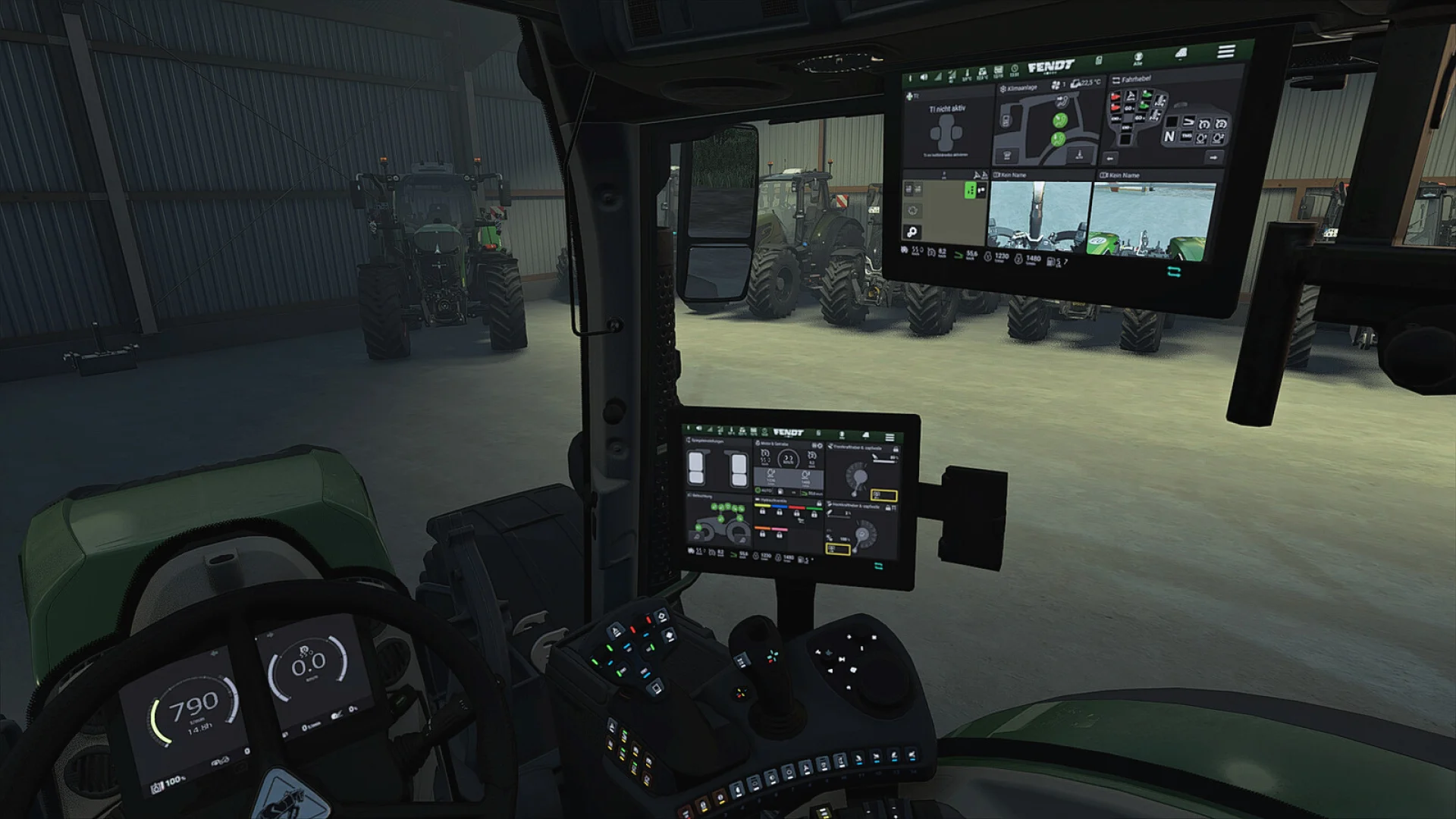Click the pink hydraulic valve slider bar
The image size is (1456, 819).
(x=780, y=530)
